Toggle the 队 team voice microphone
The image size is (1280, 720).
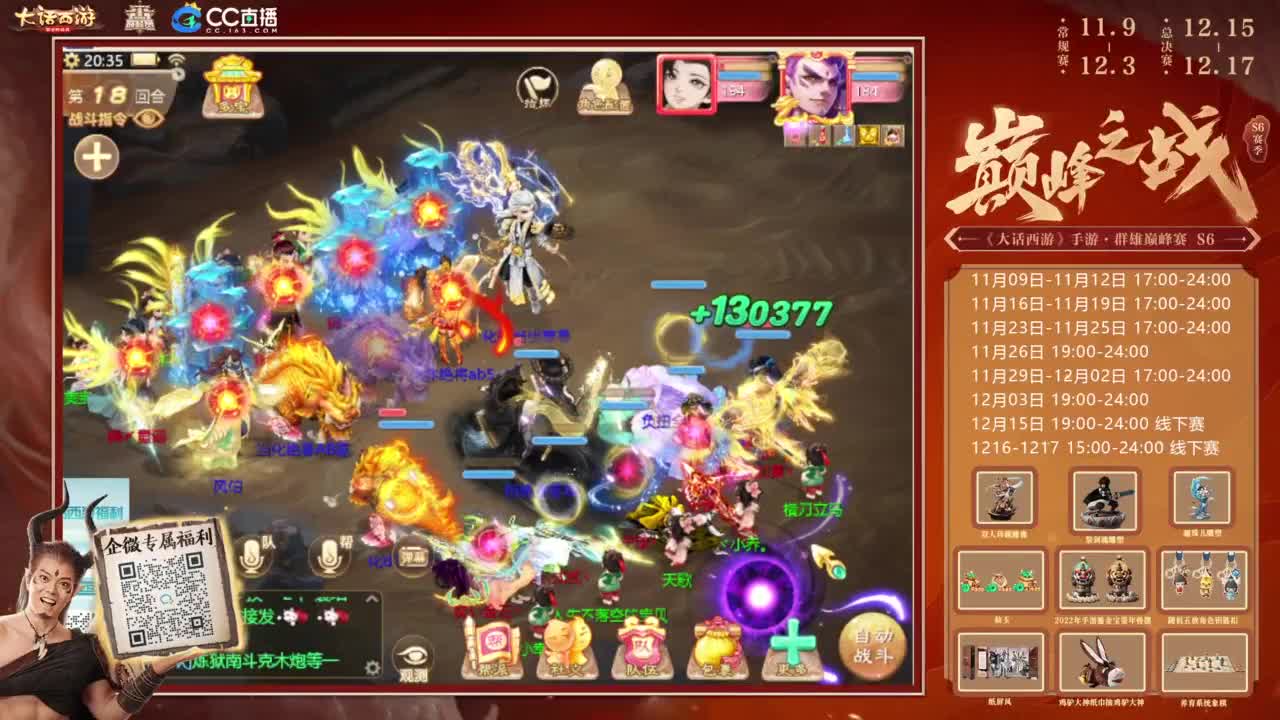click(x=252, y=556)
